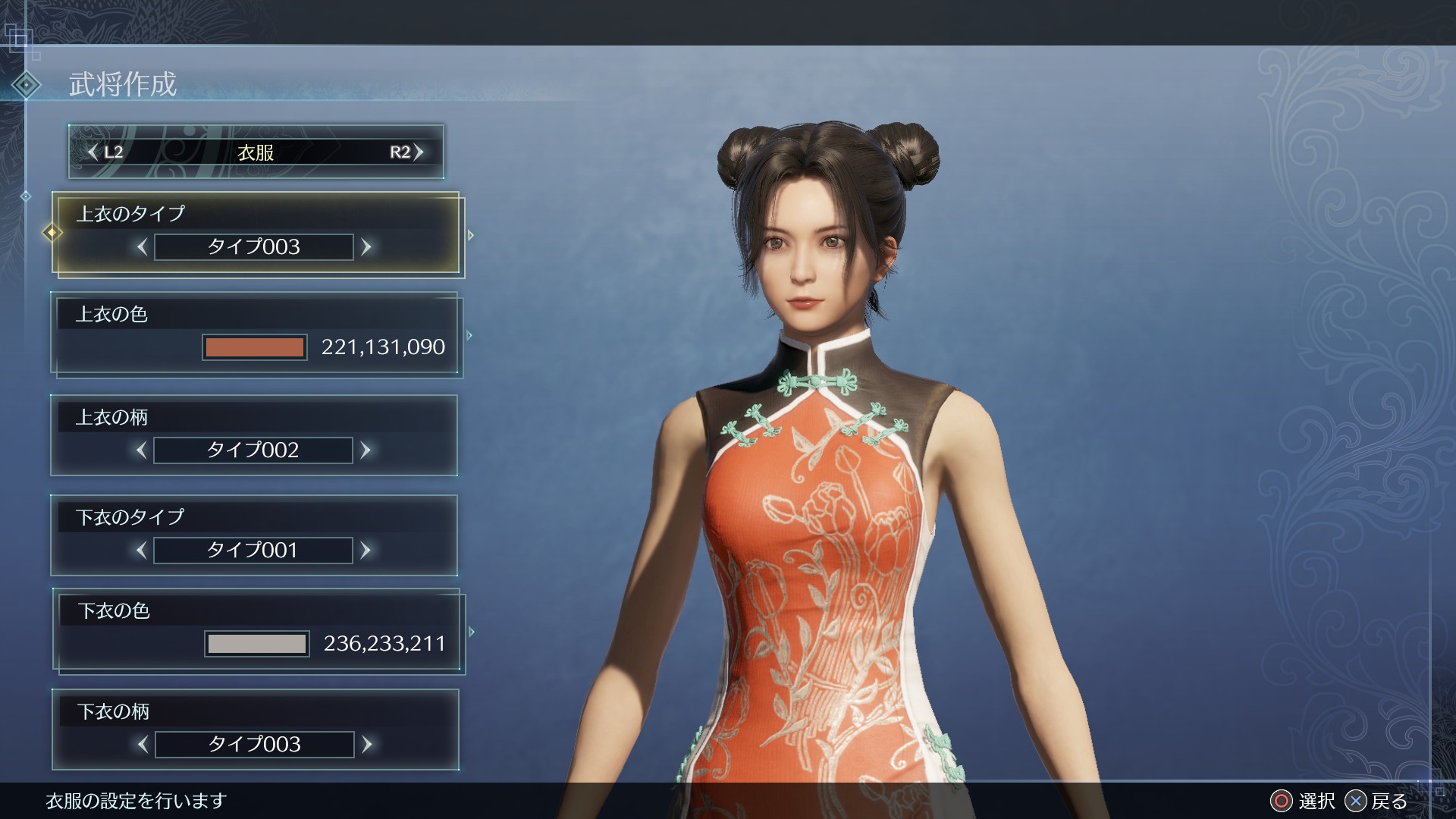
Task: Open the 上衣の色 orange color swatch
Action: (255, 347)
